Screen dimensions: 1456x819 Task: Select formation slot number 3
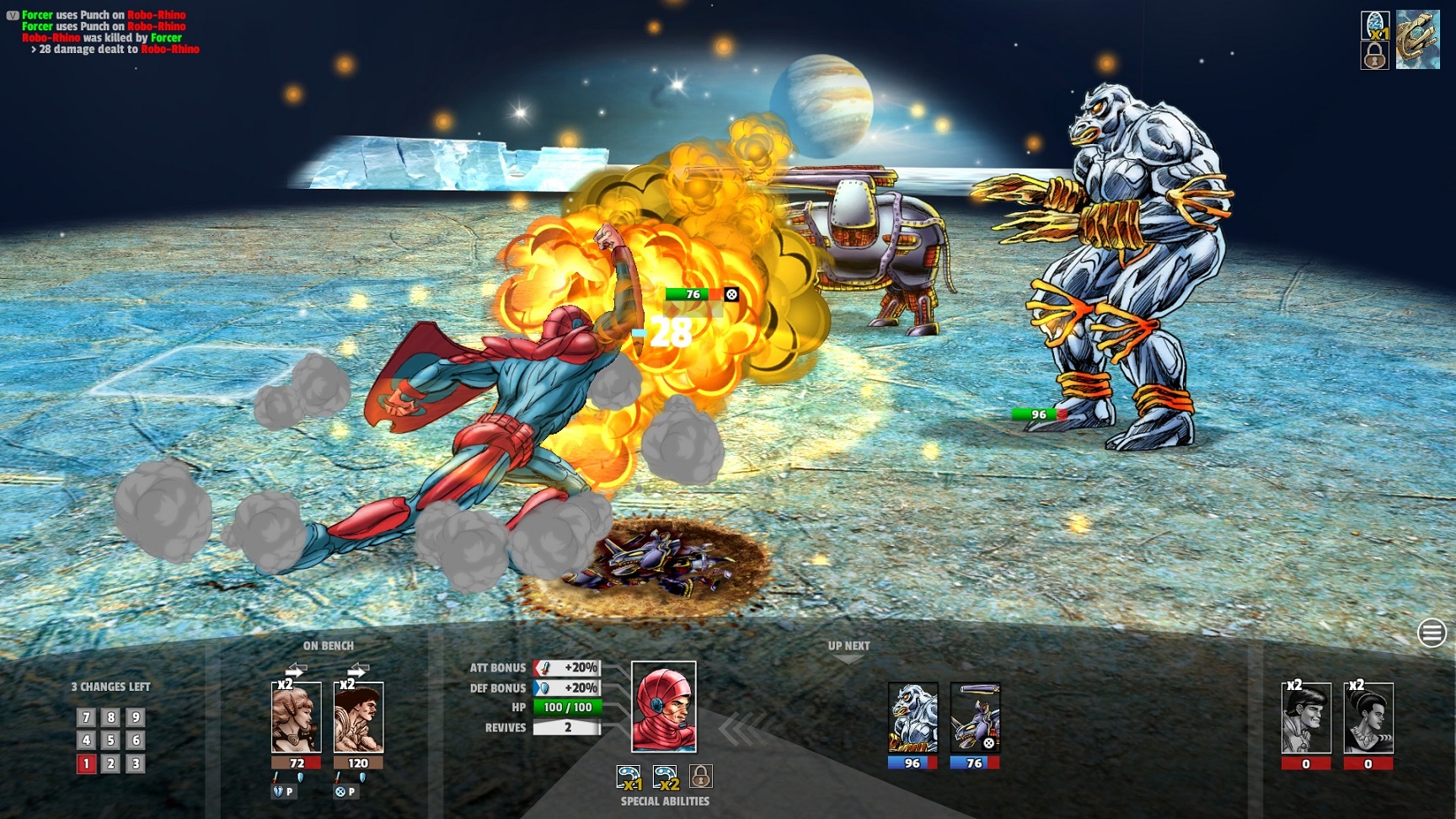(136, 764)
